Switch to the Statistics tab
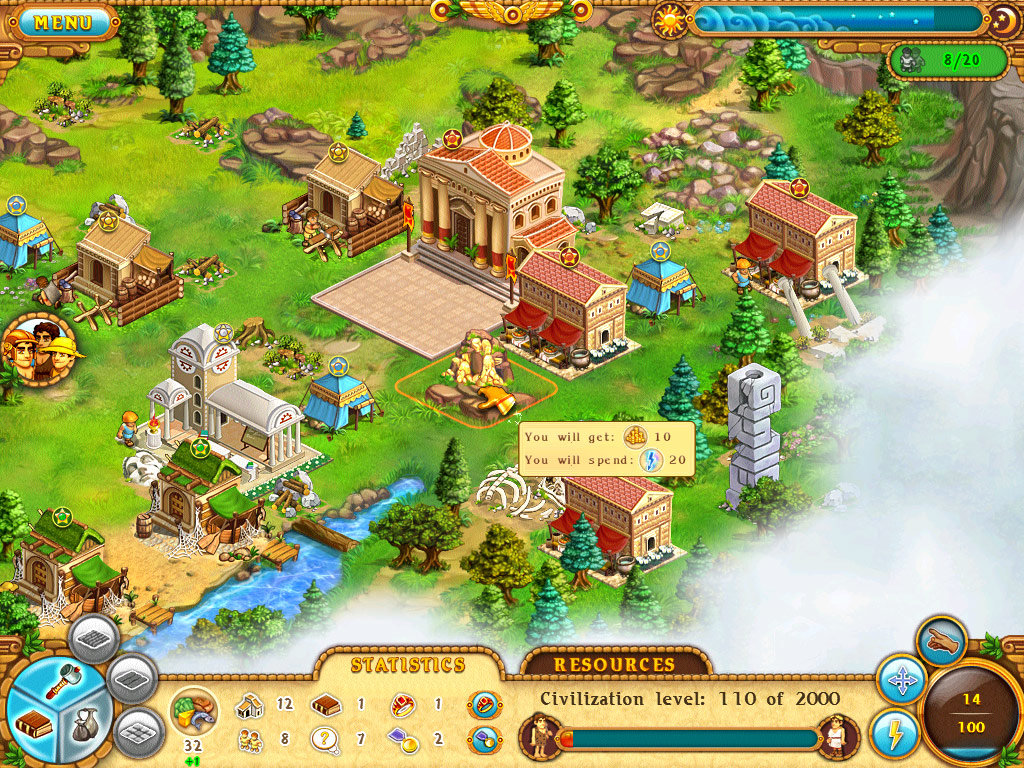1024x768 pixels. click(407, 665)
